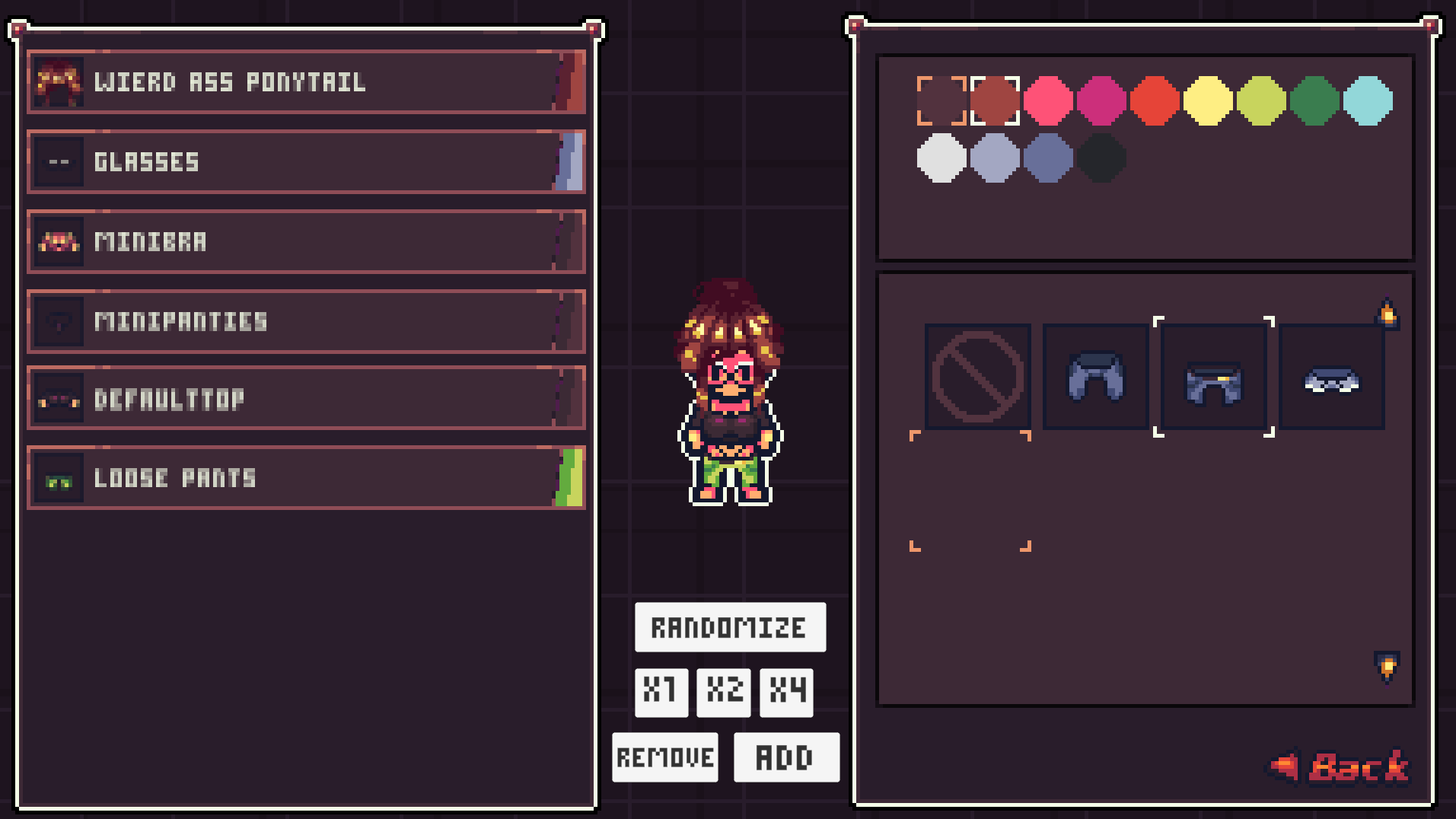Enable the X2 randomize multiplier

click(x=723, y=692)
